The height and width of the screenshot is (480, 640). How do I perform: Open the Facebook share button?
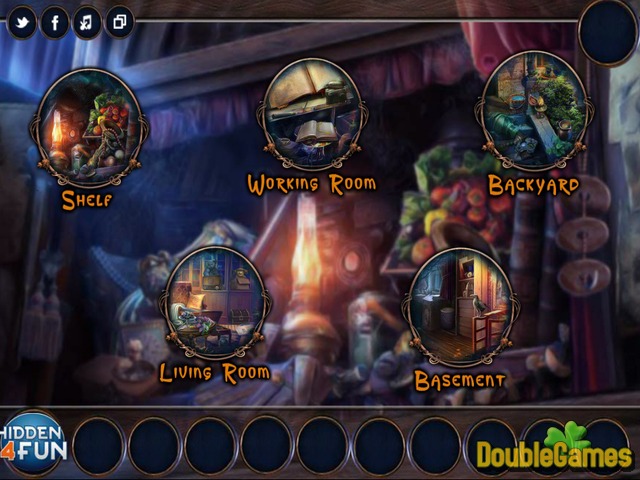coord(54,21)
